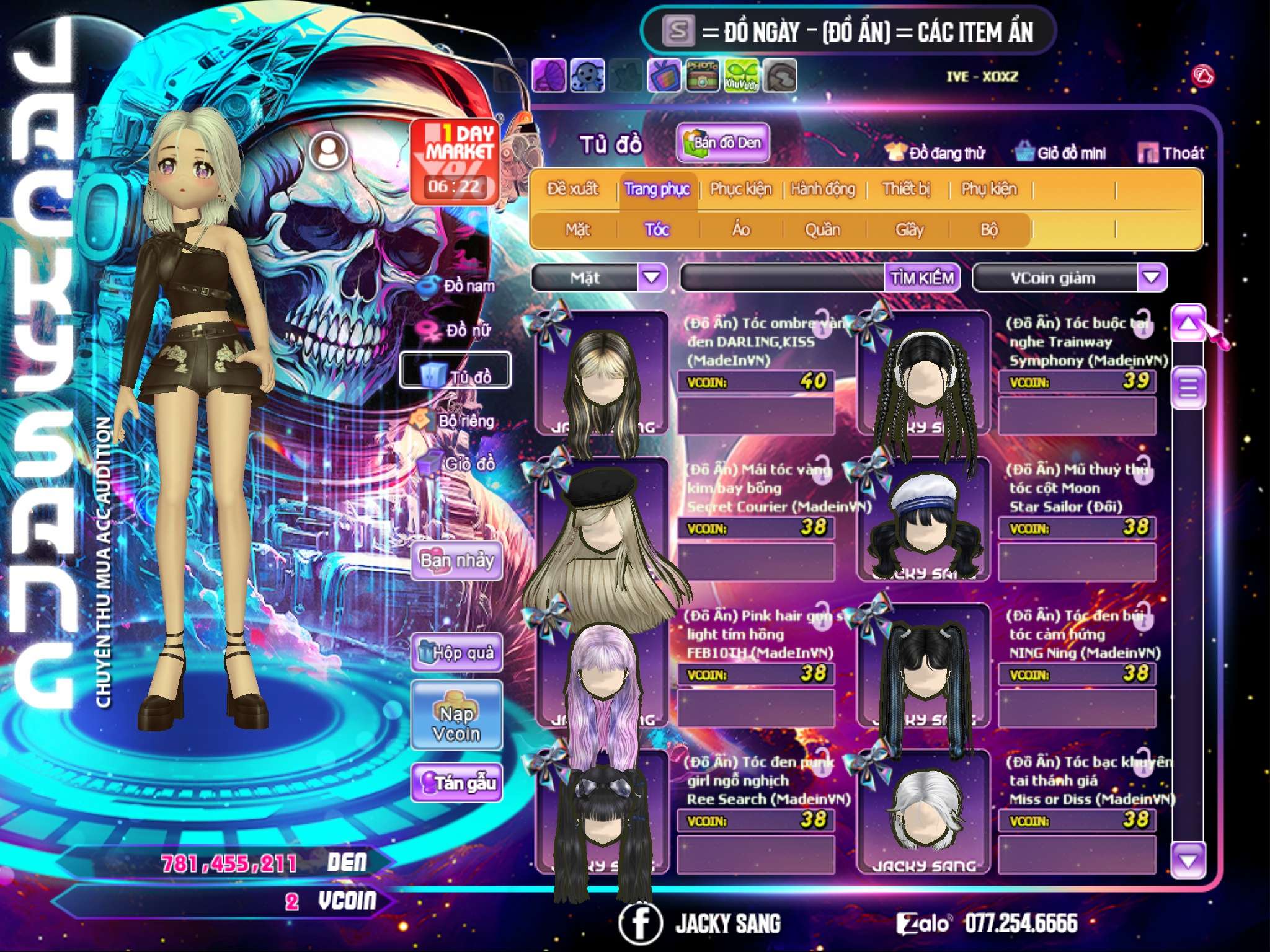Show Đồ đang thử items
Image resolution: width=1270 pixels, height=952 pixels.
(x=936, y=153)
